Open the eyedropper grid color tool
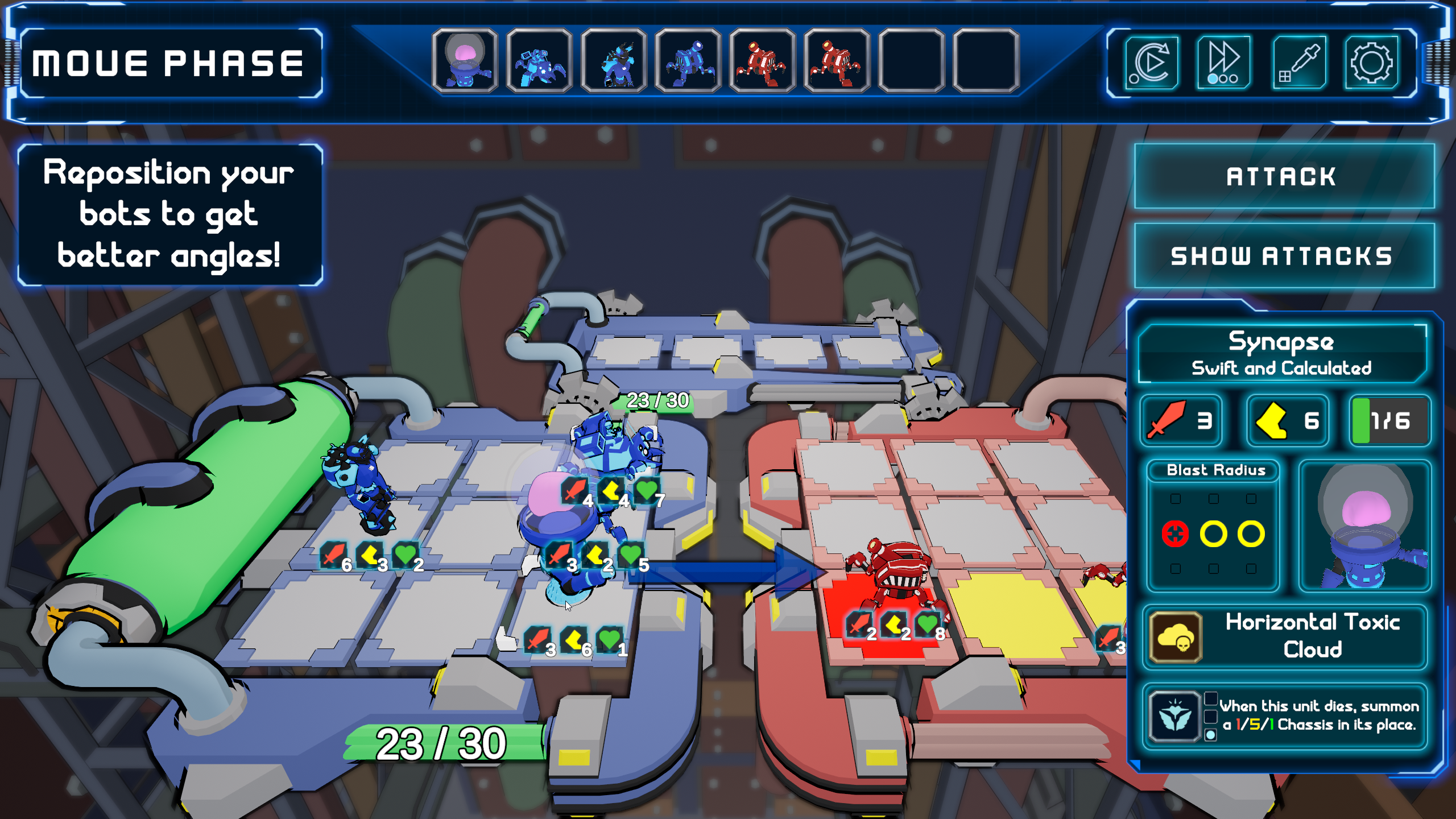Image resolution: width=1456 pixels, height=819 pixels. click(x=1299, y=63)
